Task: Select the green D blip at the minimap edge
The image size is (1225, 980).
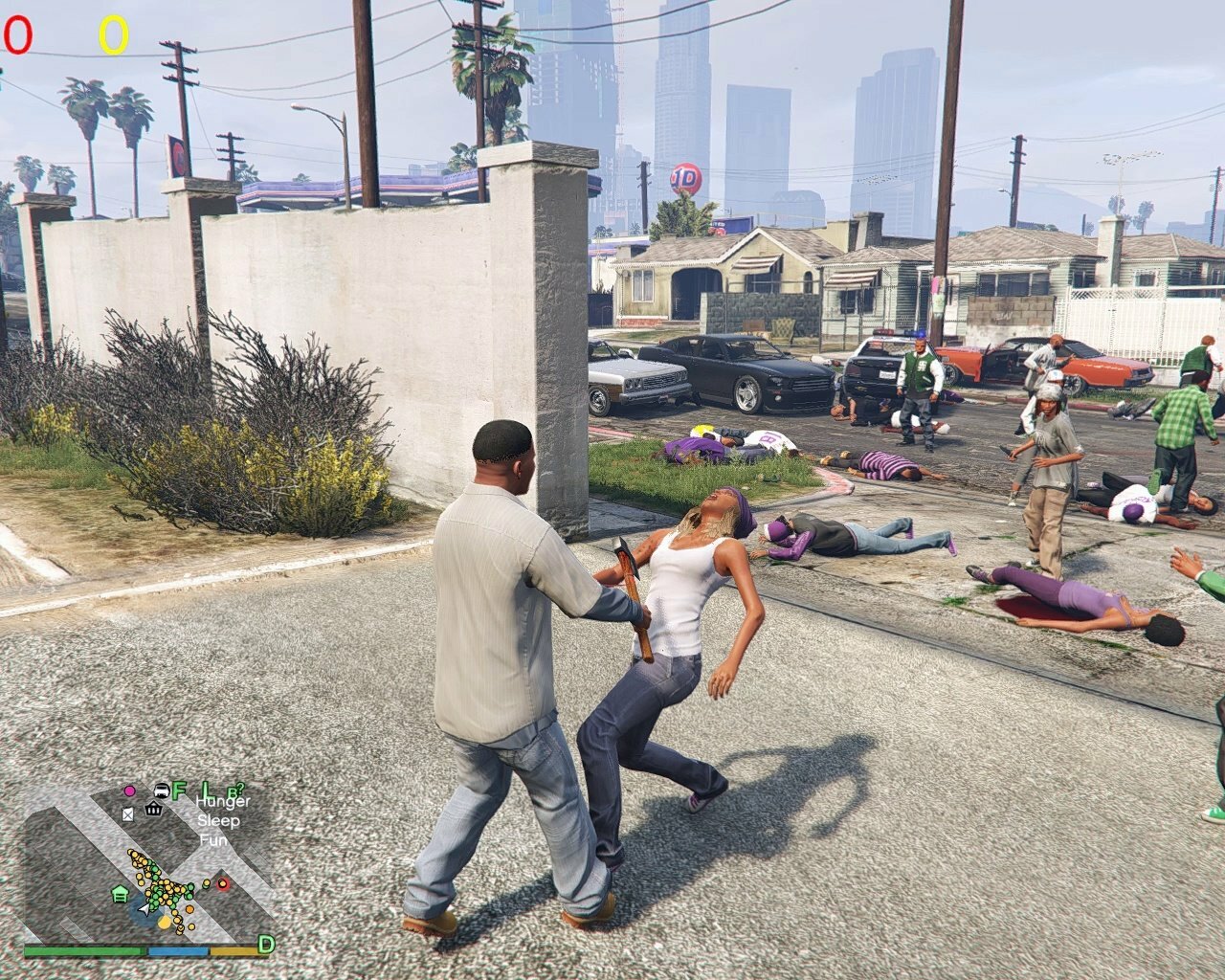Action: click(x=266, y=945)
